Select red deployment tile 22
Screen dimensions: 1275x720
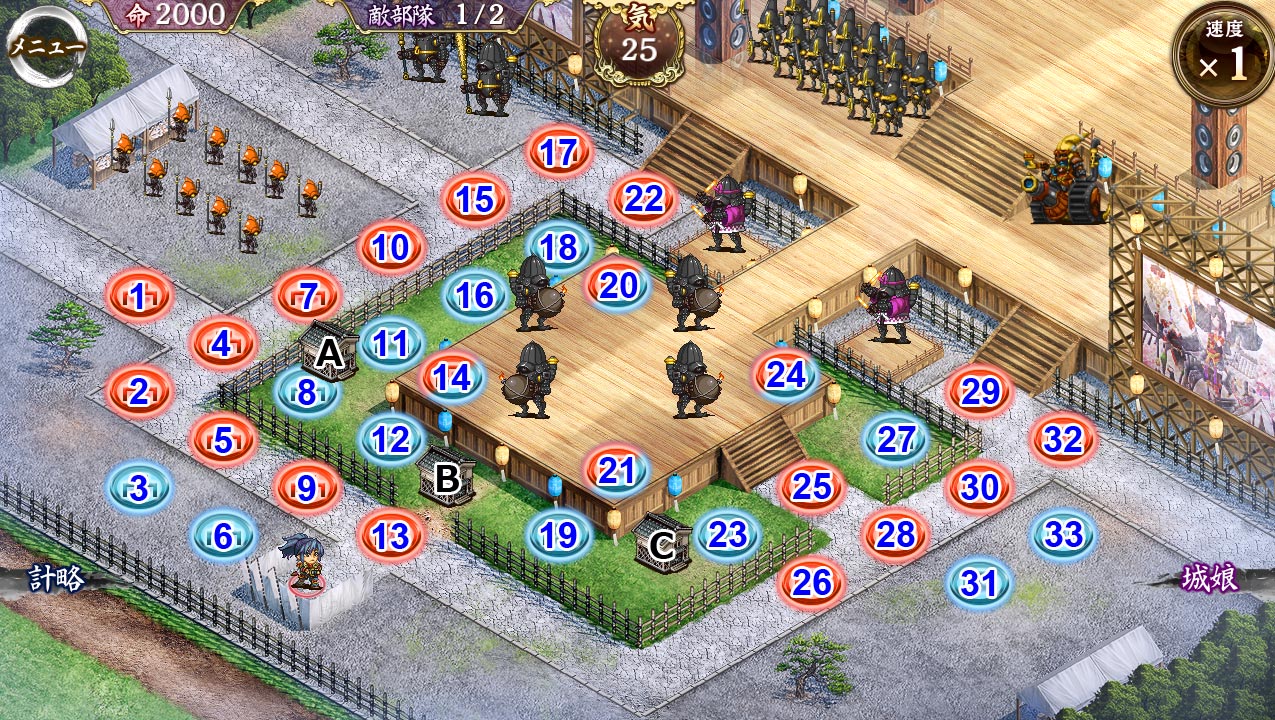(x=644, y=199)
